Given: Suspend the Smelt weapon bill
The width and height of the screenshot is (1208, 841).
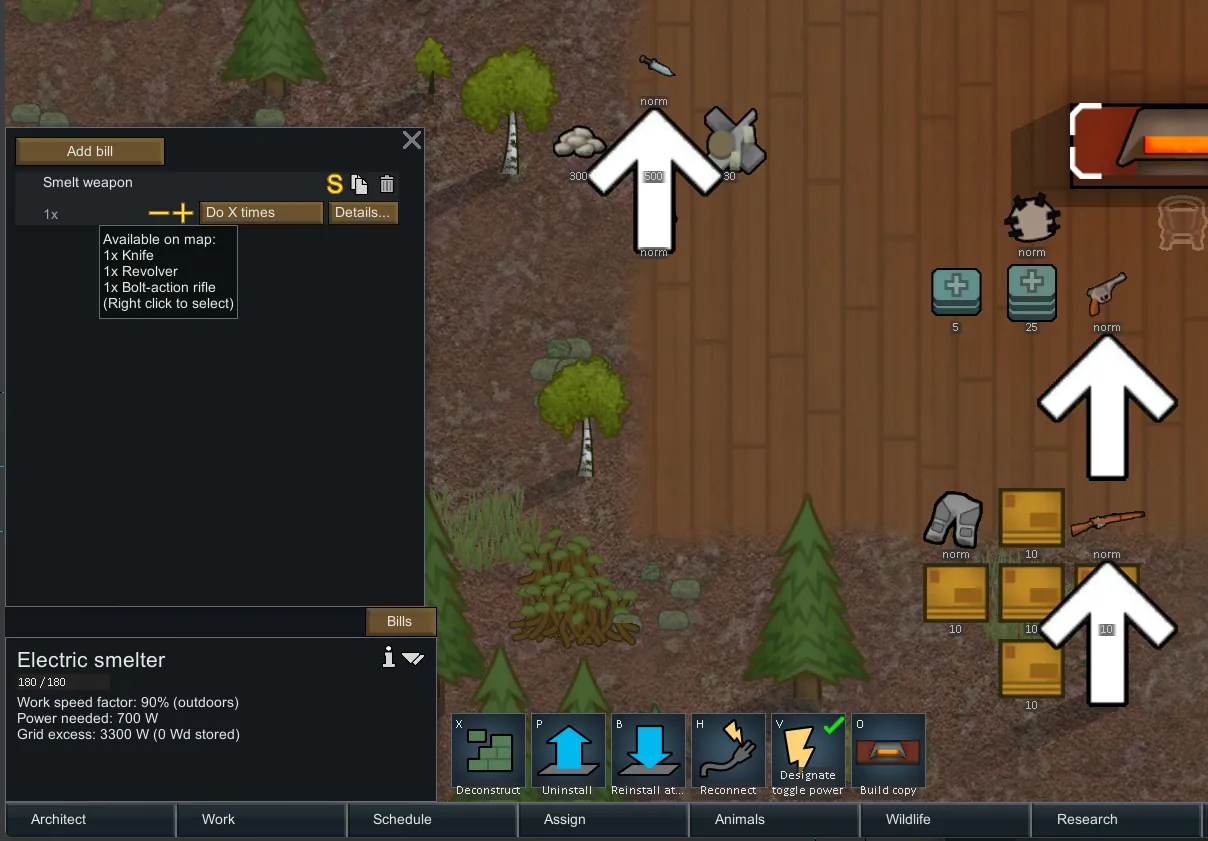Looking at the screenshot, I should (335, 184).
